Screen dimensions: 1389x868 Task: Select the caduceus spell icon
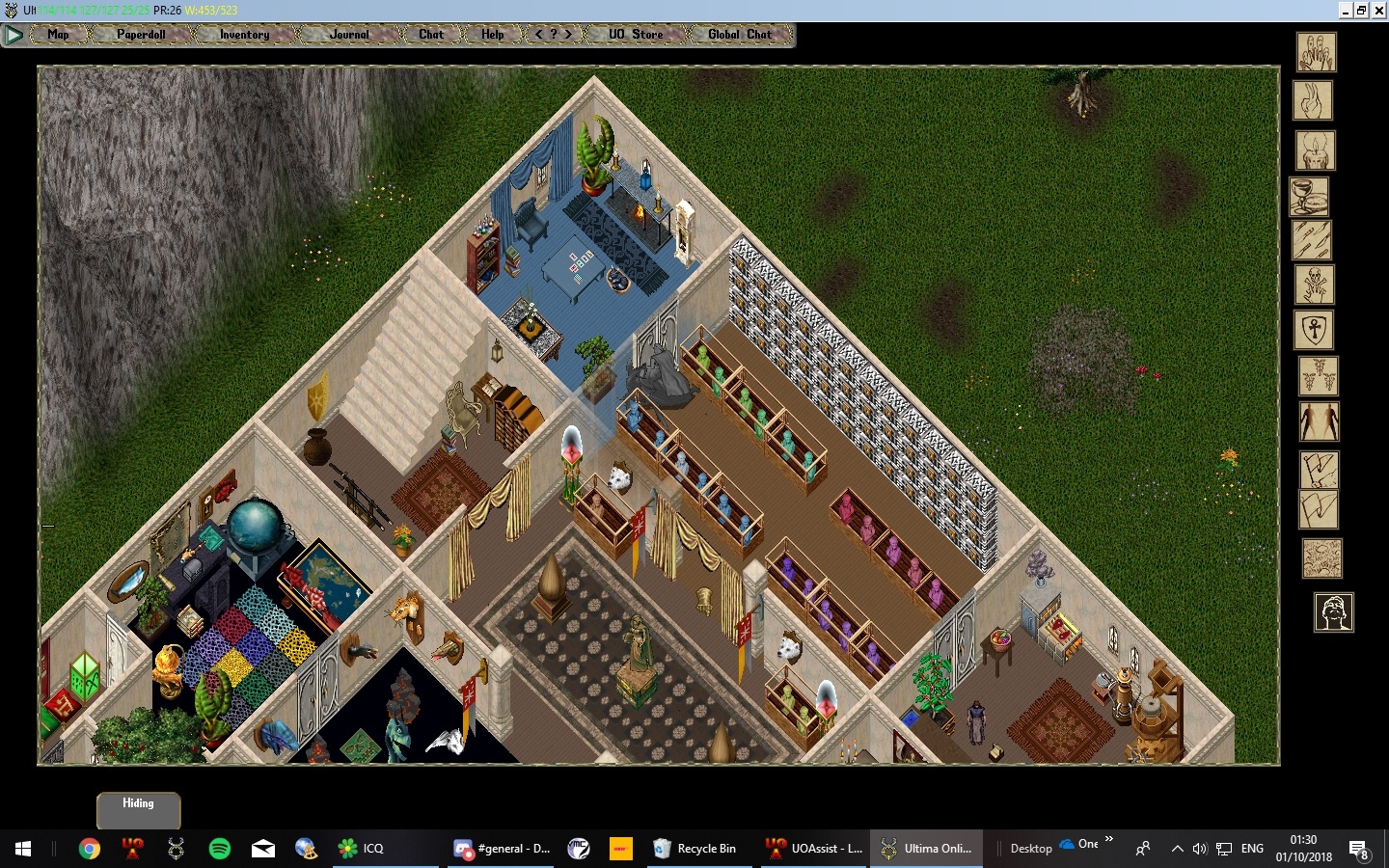point(1320,377)
